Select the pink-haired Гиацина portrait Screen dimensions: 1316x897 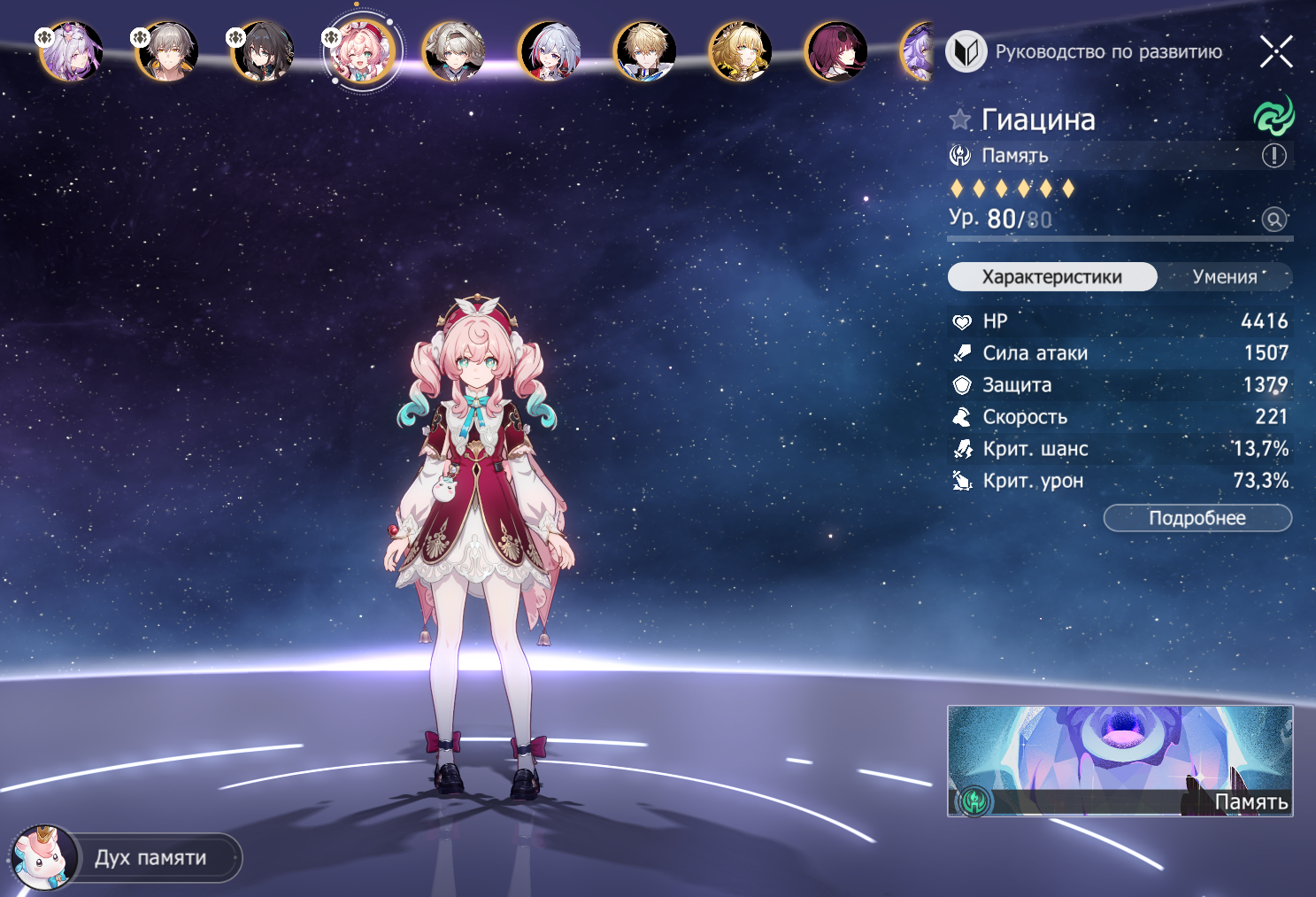[x=359, y=51]
